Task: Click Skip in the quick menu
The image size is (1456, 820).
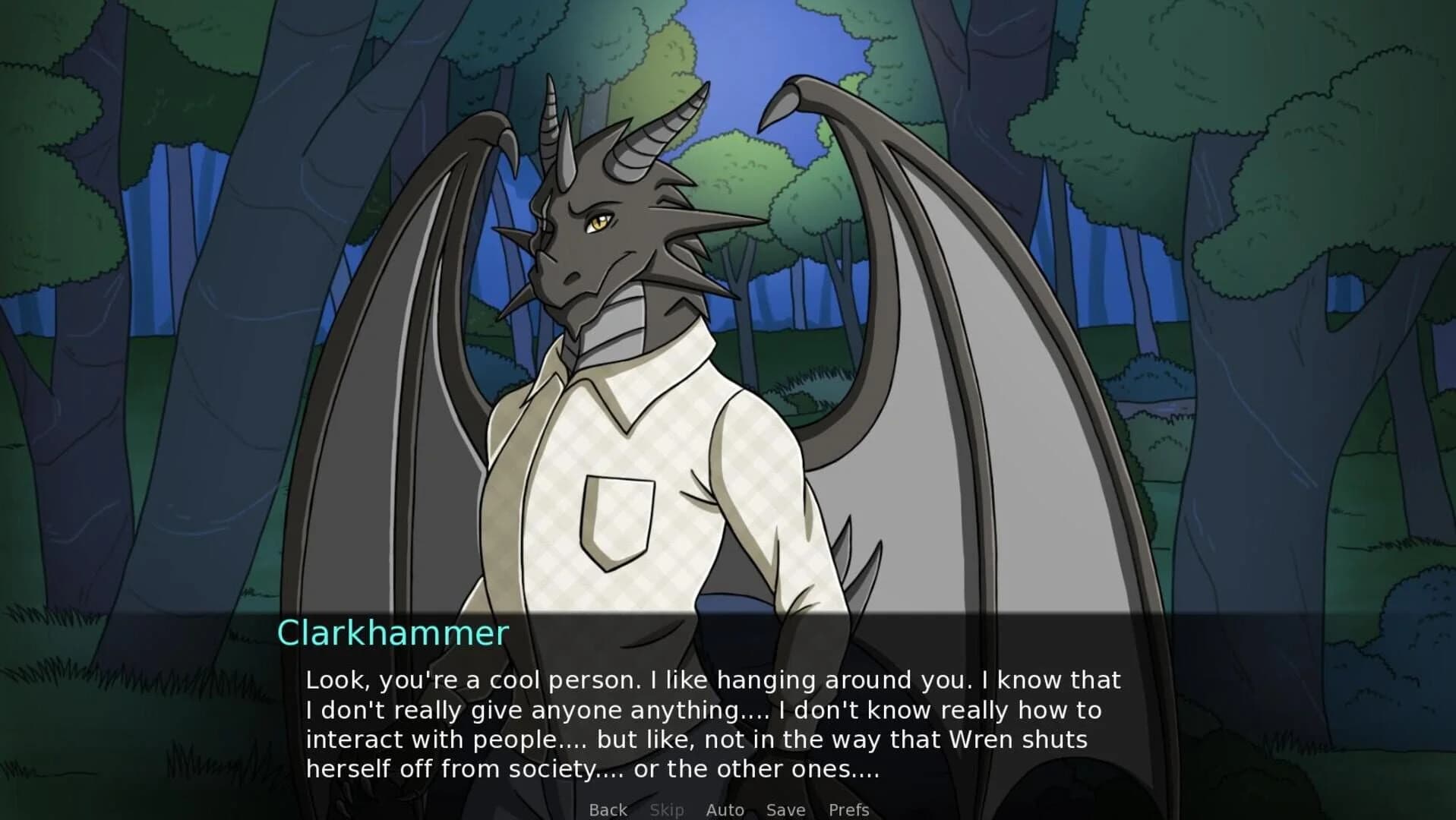Action: pos(667,809)
